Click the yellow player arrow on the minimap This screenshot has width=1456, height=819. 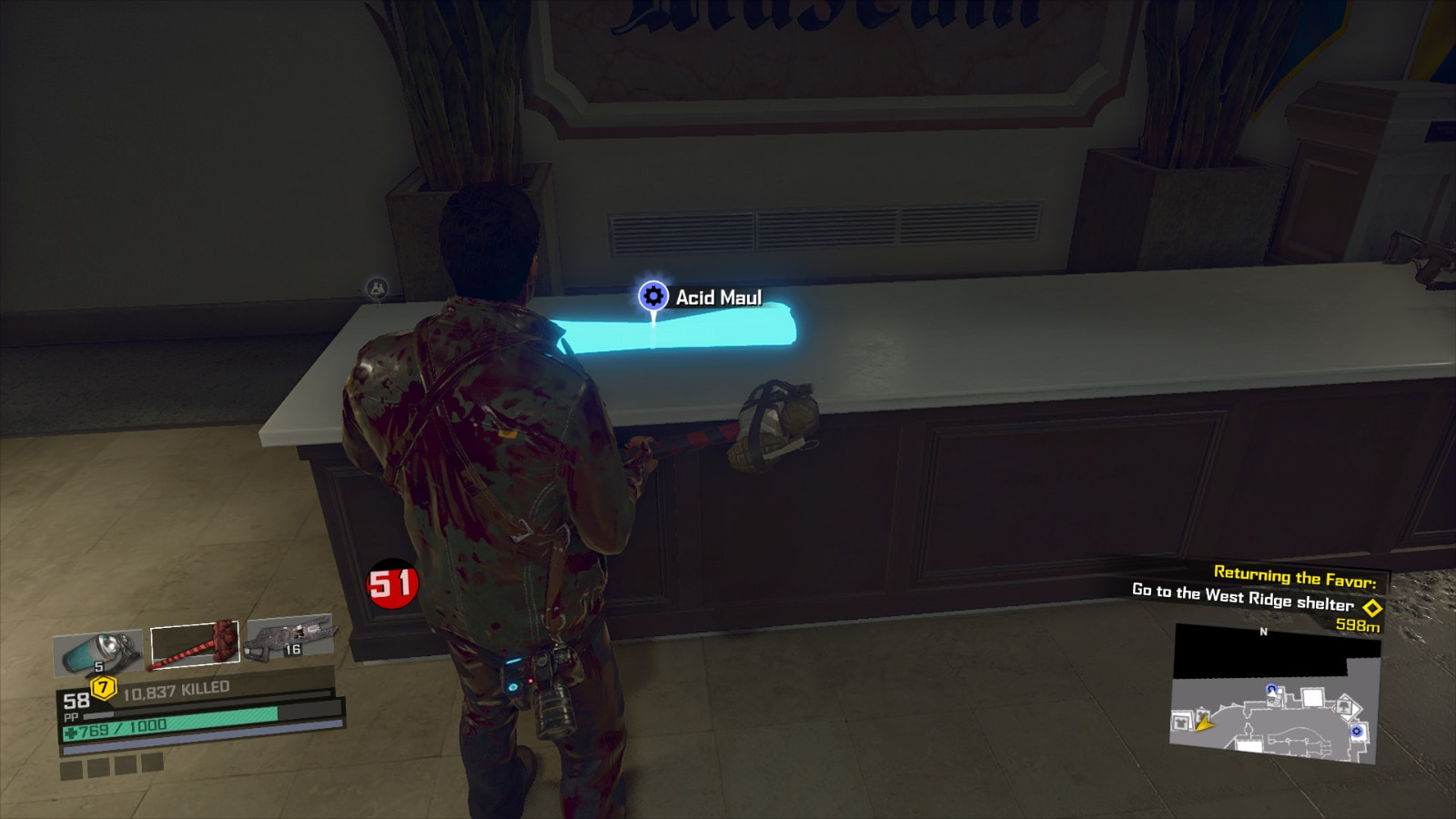point(1204,726)
